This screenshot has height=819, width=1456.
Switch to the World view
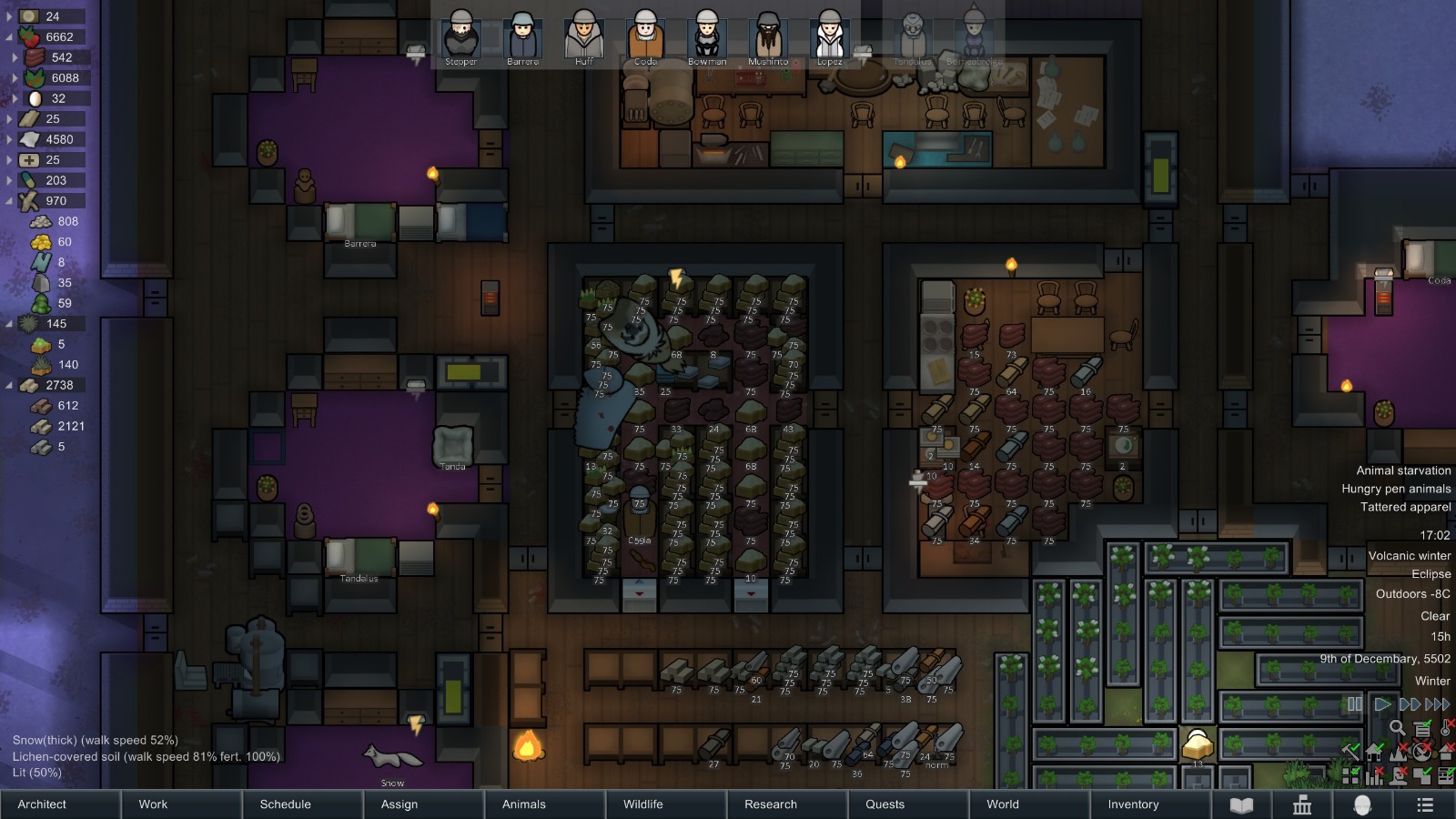(x=1028, y=804)
